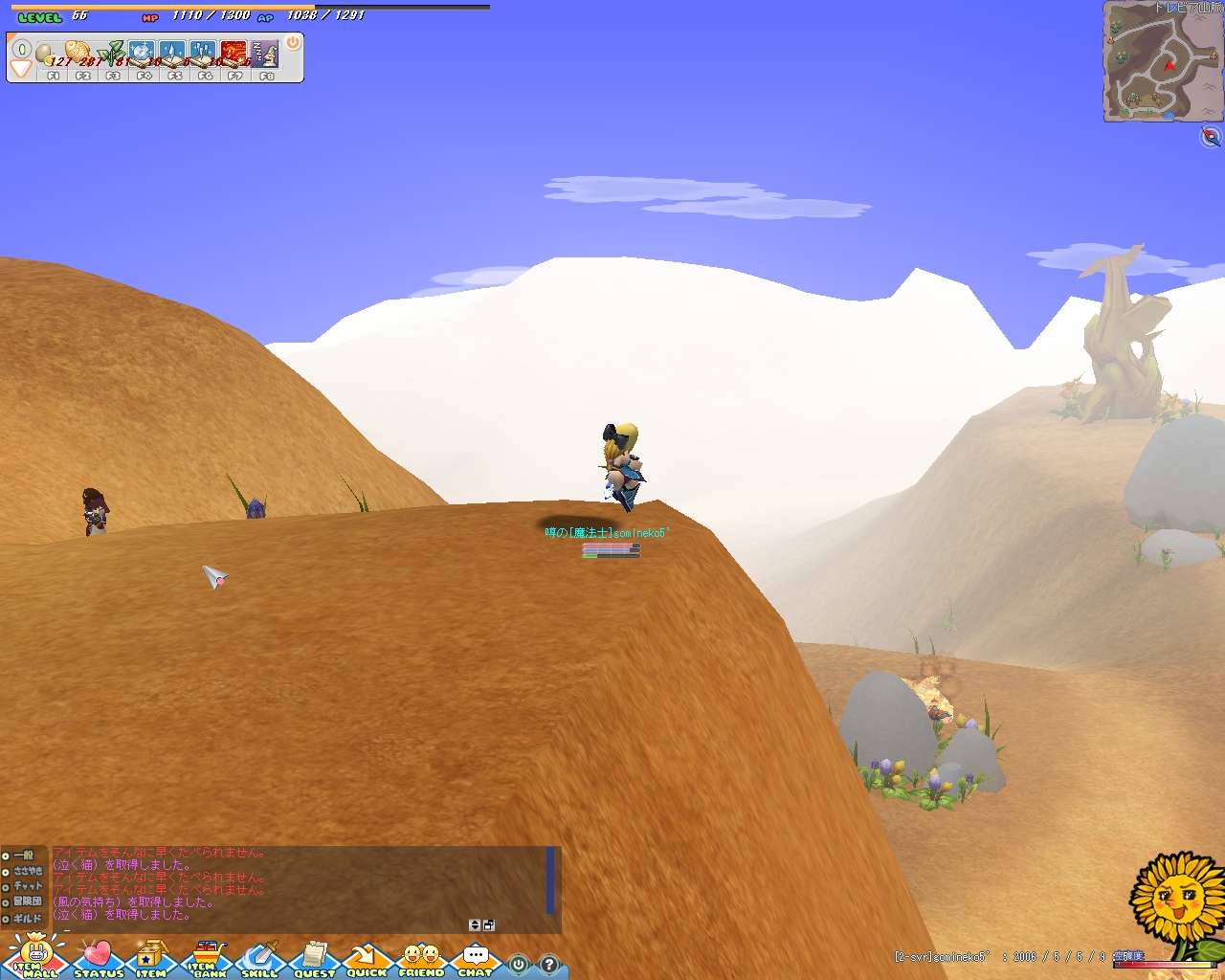Viewport: 1225px width, 980px height.
Task: Click the orange power icon on the hotbar
Action: tap(293, 43)
